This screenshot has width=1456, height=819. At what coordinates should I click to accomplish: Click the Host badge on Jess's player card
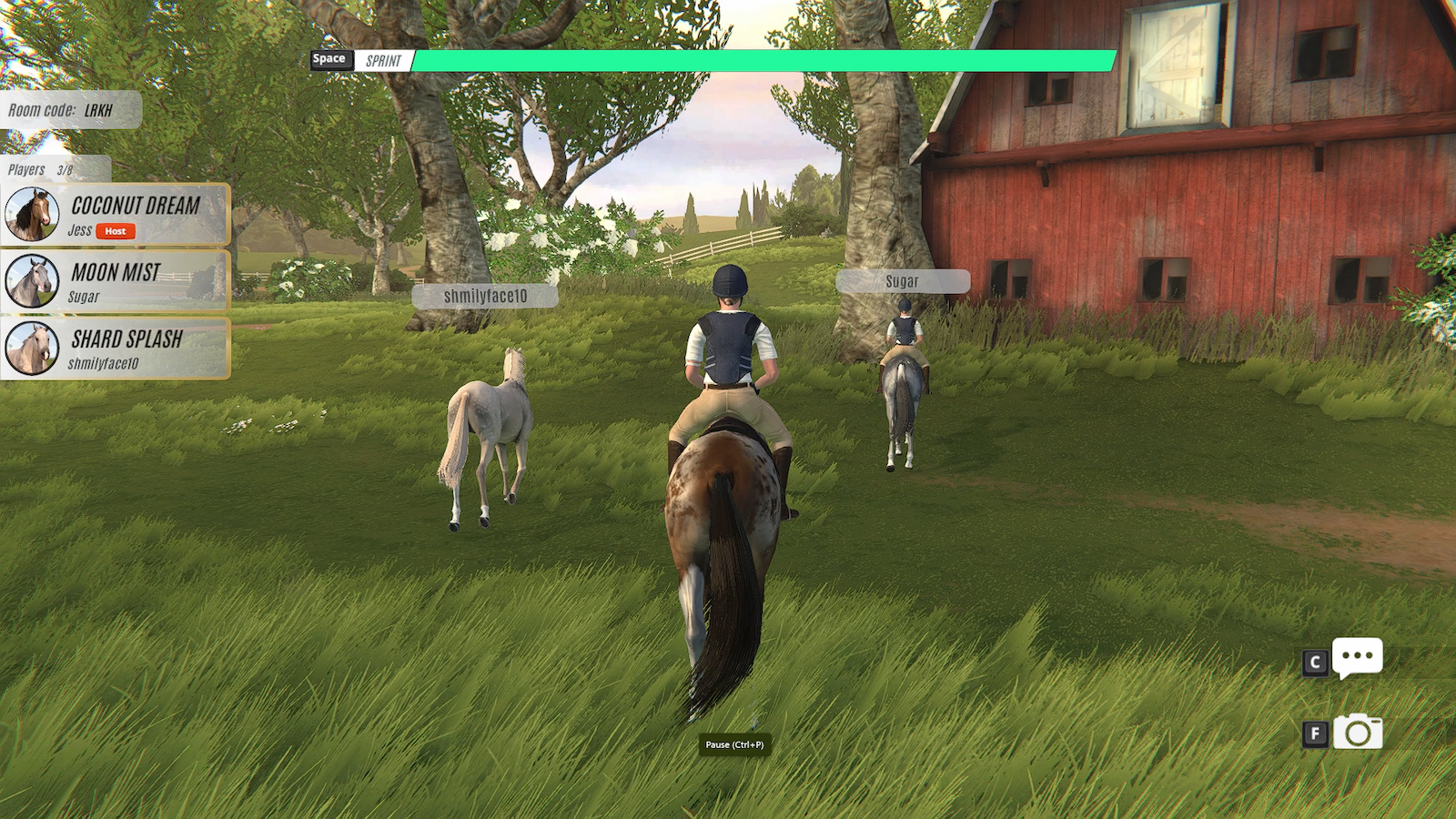pos(115,231)
